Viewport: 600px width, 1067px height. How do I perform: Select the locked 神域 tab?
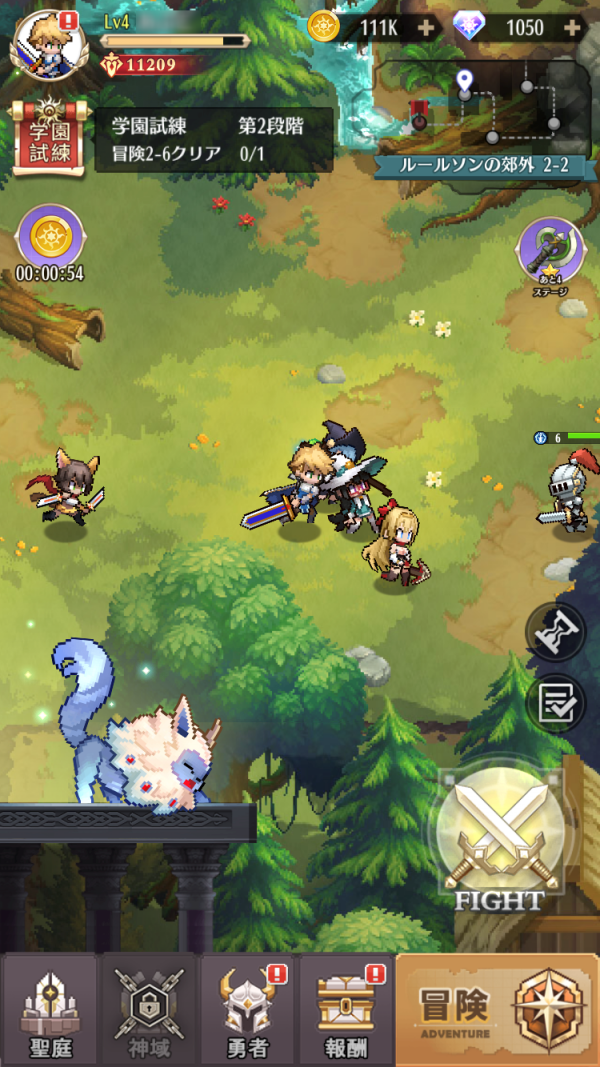point(148,1008)
